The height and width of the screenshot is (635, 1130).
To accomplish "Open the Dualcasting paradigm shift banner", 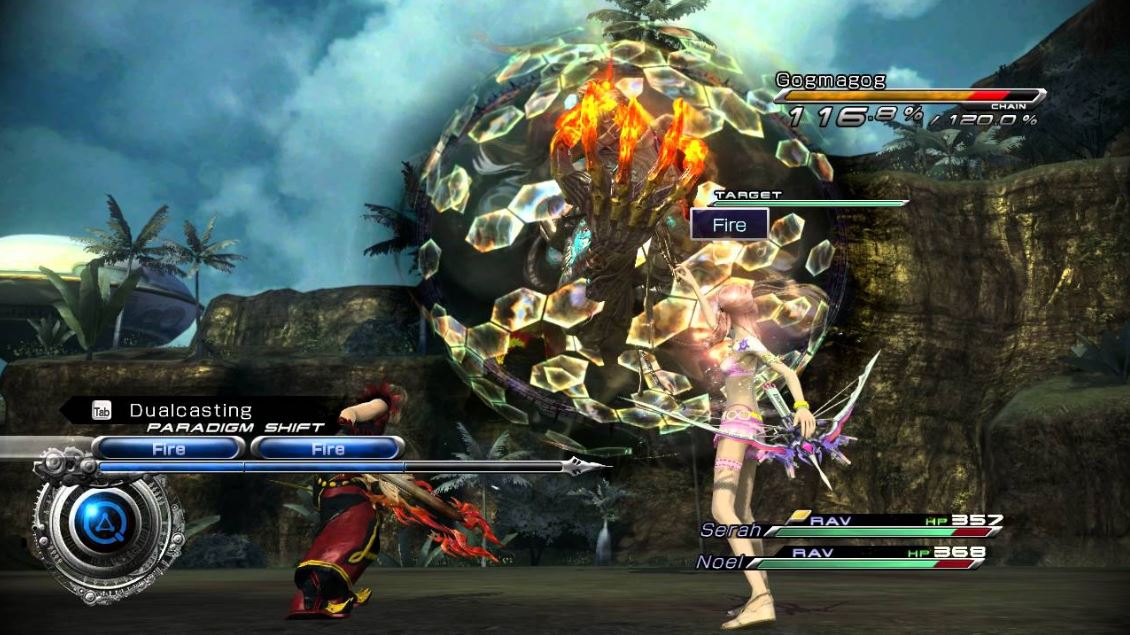I will click(200, 411).
